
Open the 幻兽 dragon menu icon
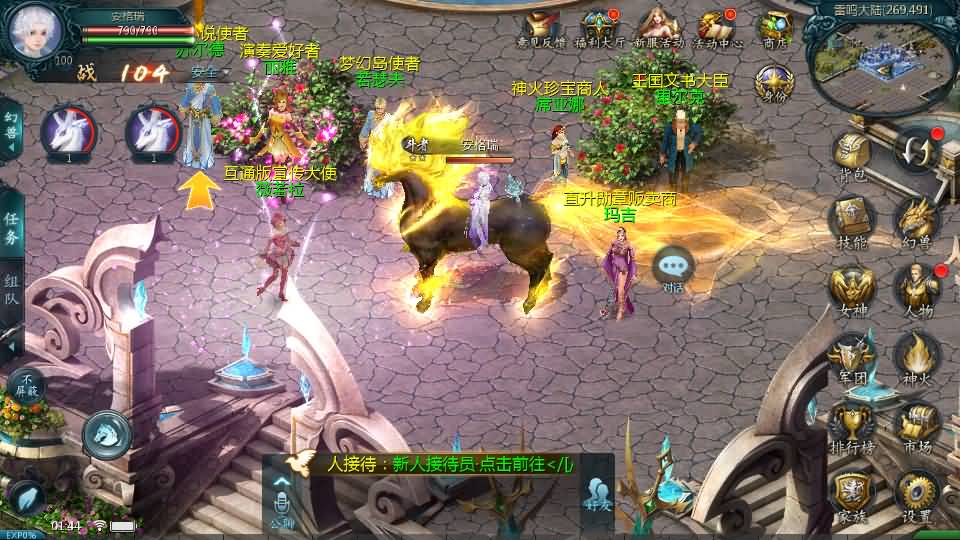pyautogui.click(x=916, y=219)
